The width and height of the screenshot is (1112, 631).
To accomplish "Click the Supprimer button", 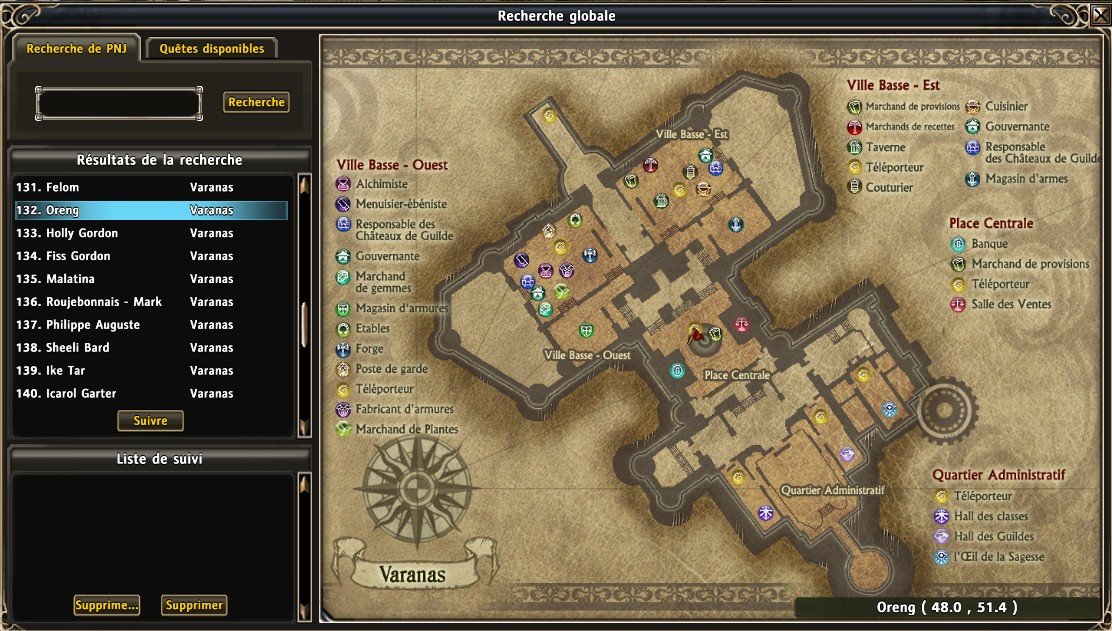I will [194, 605].
